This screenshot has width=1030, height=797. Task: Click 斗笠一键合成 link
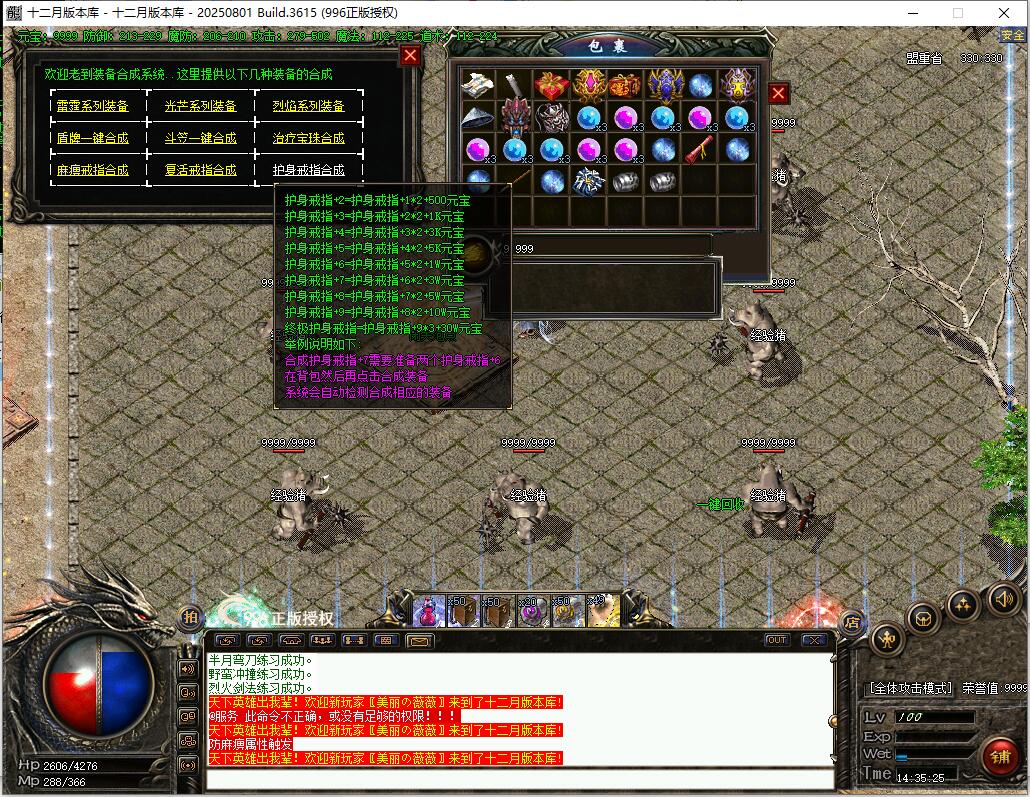pyautogui.click(x=200, y=138)
